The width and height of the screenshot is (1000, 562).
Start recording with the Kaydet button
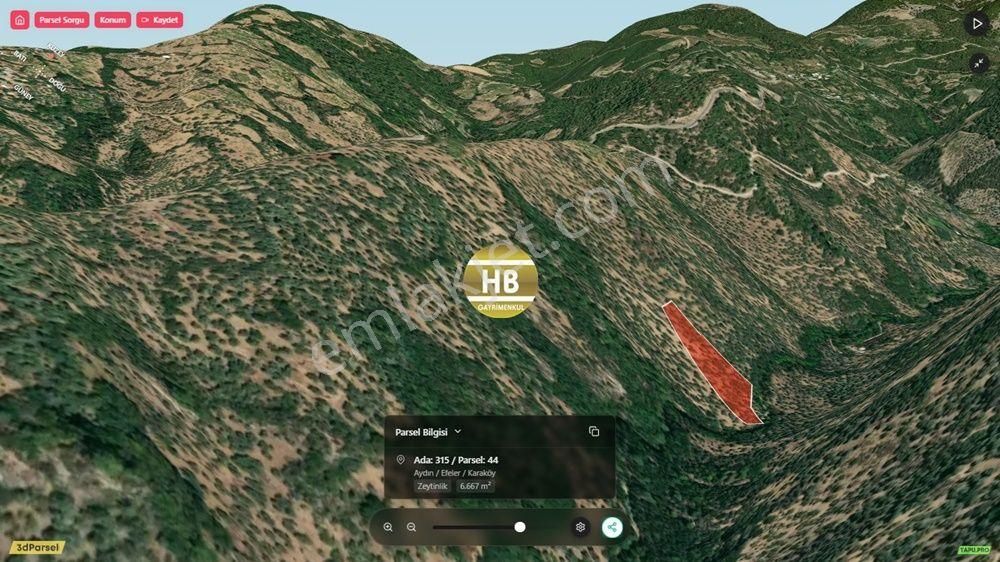click(160, 20)
